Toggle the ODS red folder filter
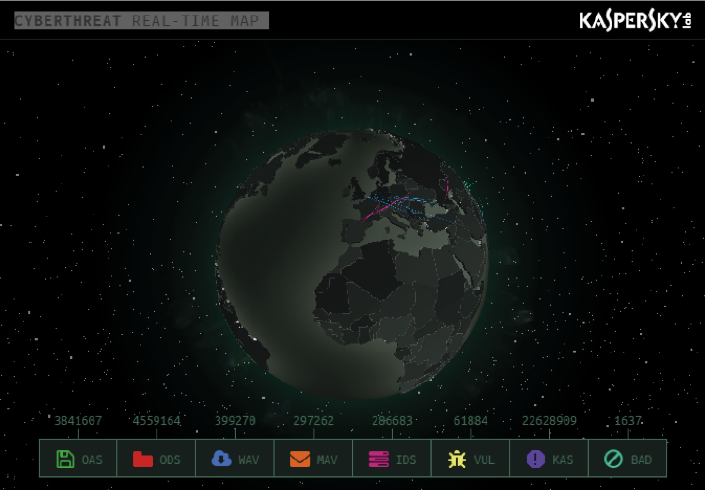This screenshot has width=705, height=490. tap(157, 459)
